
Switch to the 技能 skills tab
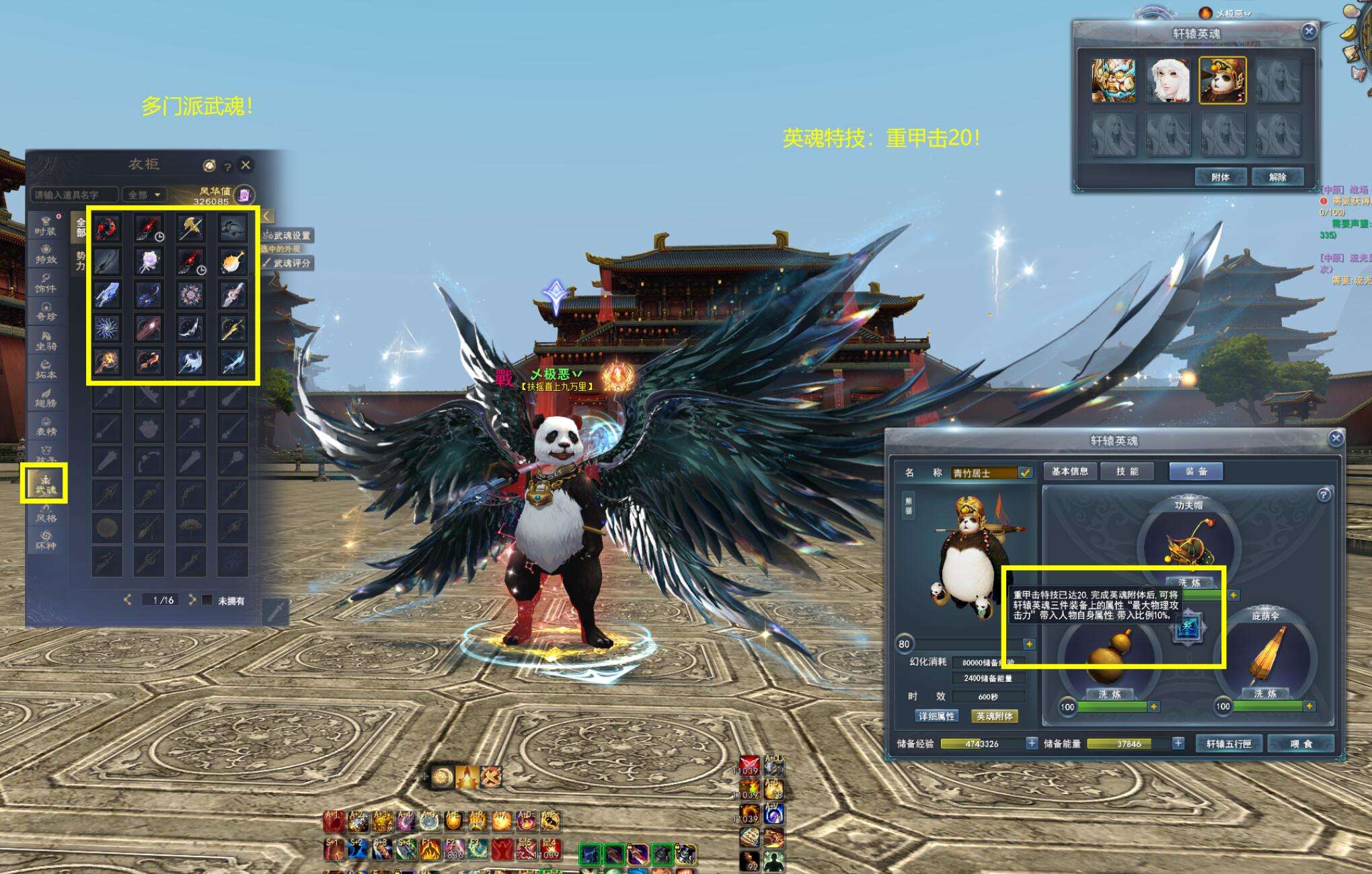pos(1127,471)
